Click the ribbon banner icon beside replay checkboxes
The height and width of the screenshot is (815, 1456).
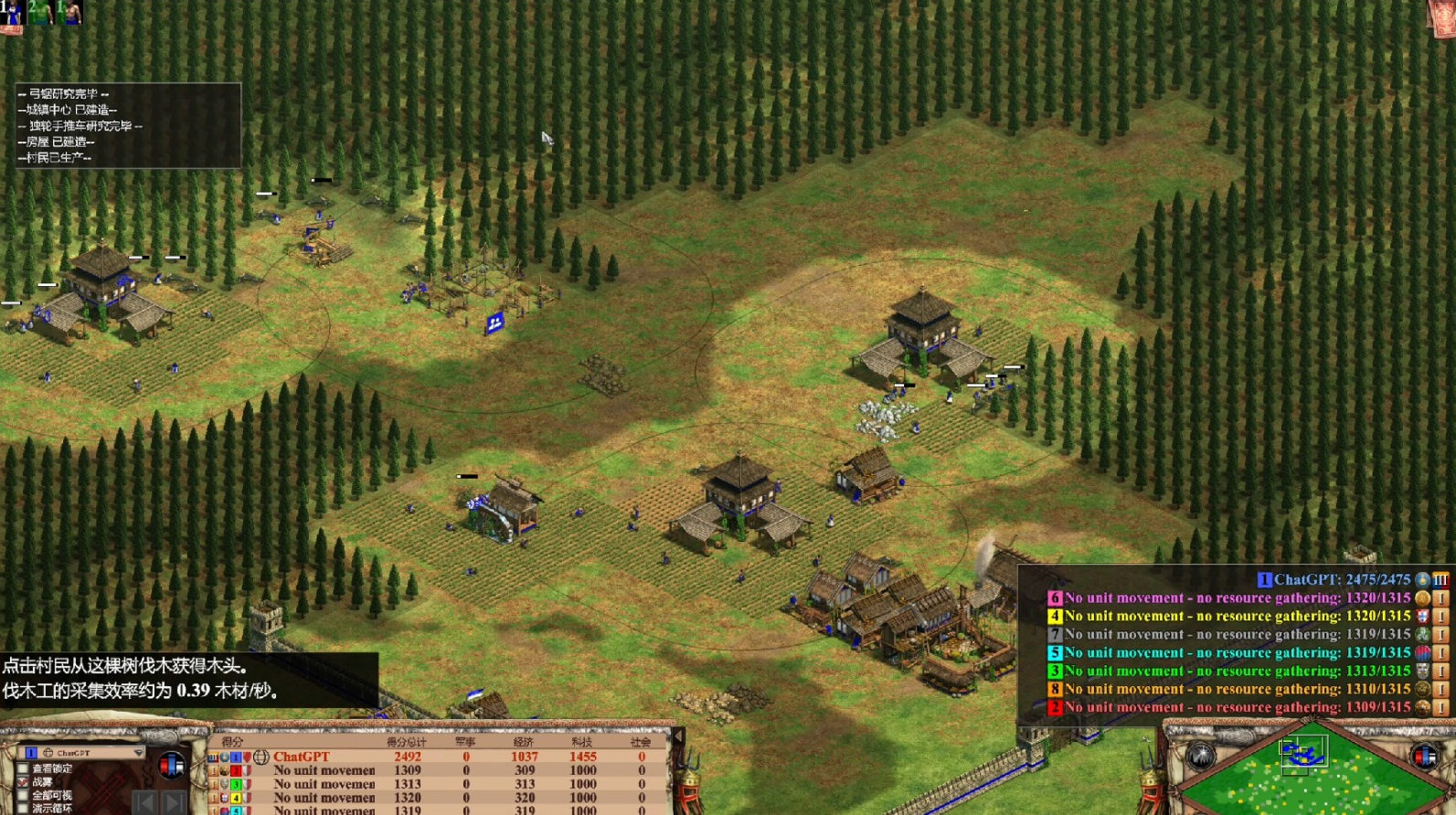tap(171, 765)
